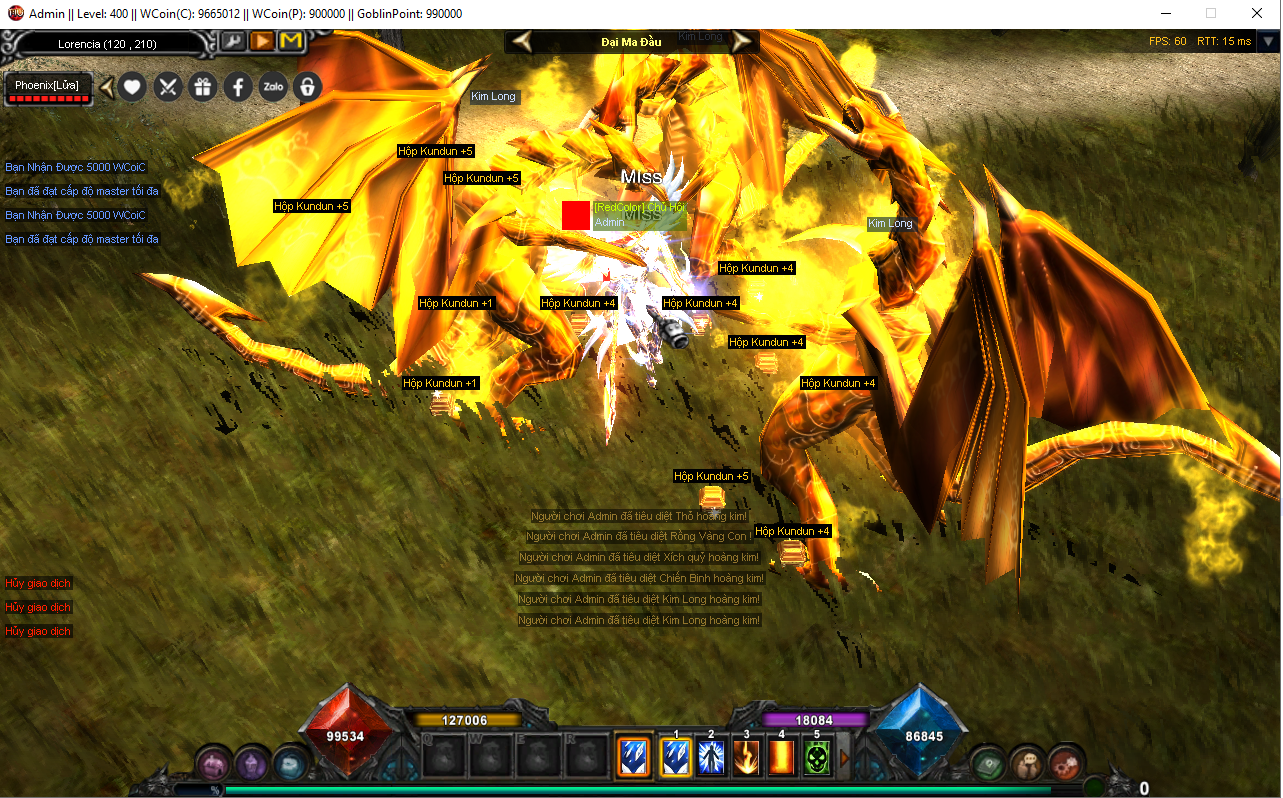Click the heart icon button
The height and width of the screenshot is (798, 1283).
(x=133, y=87)
